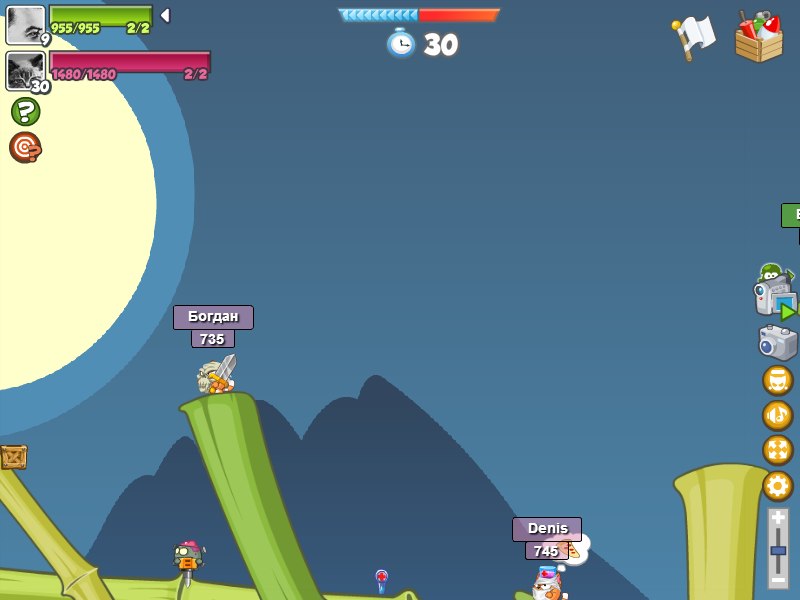Select the pink team cat avatar
Image resolution: width=800 pixels, height=600 pixels.
click(x=25, y=71)
